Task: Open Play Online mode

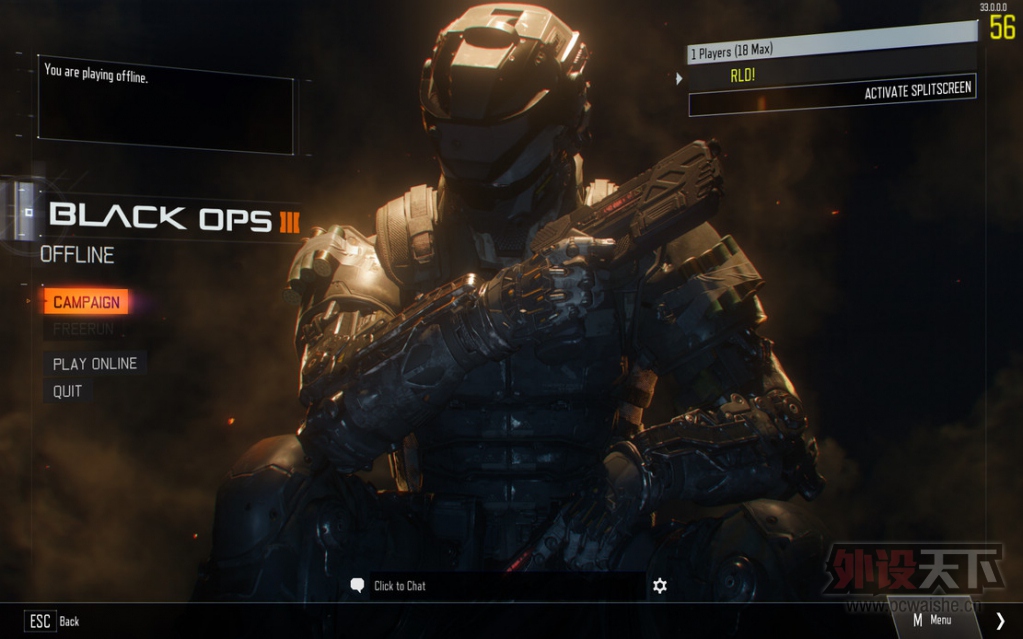Action: 95,363
